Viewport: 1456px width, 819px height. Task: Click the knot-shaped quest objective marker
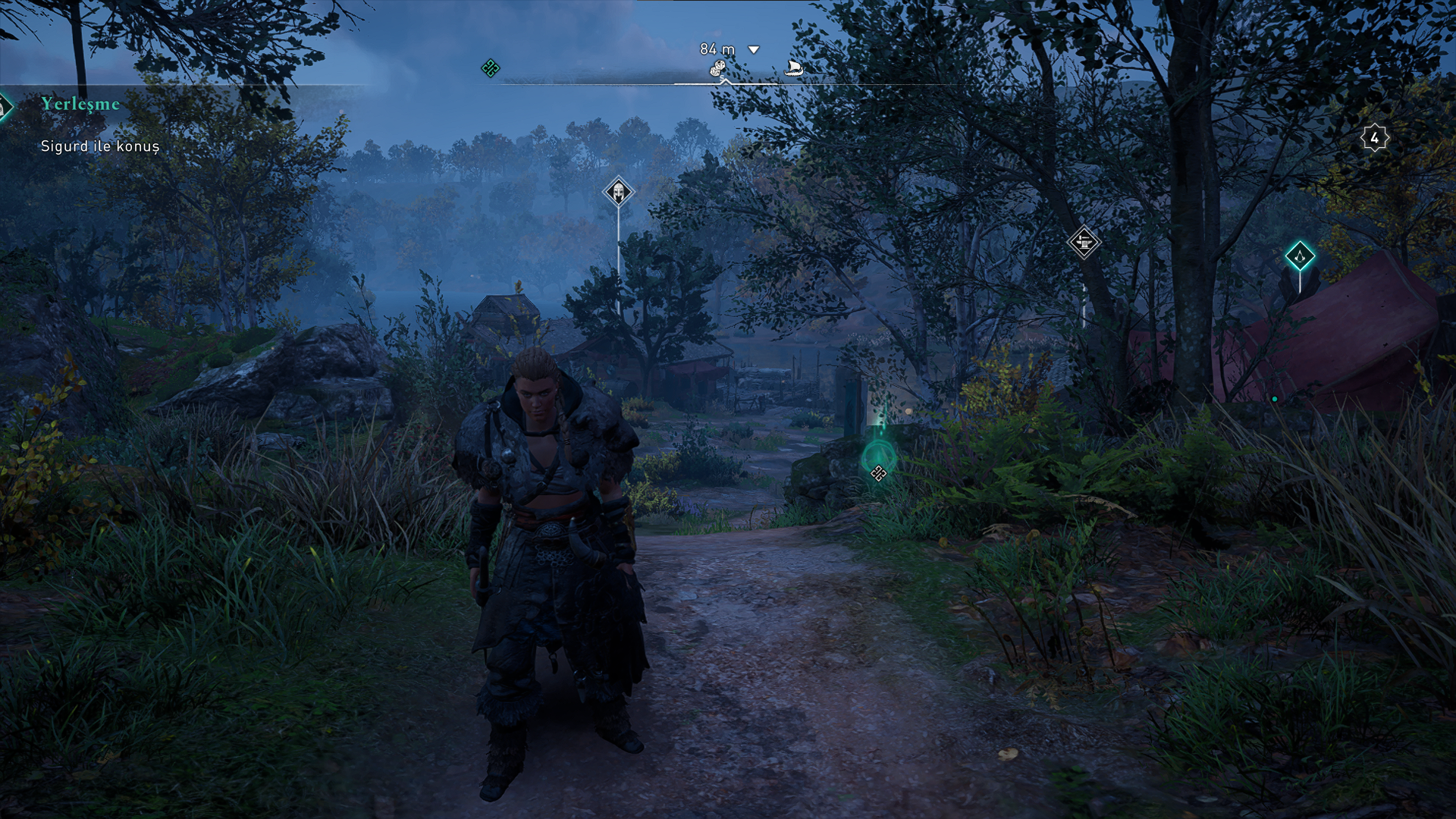click(878, 473)
